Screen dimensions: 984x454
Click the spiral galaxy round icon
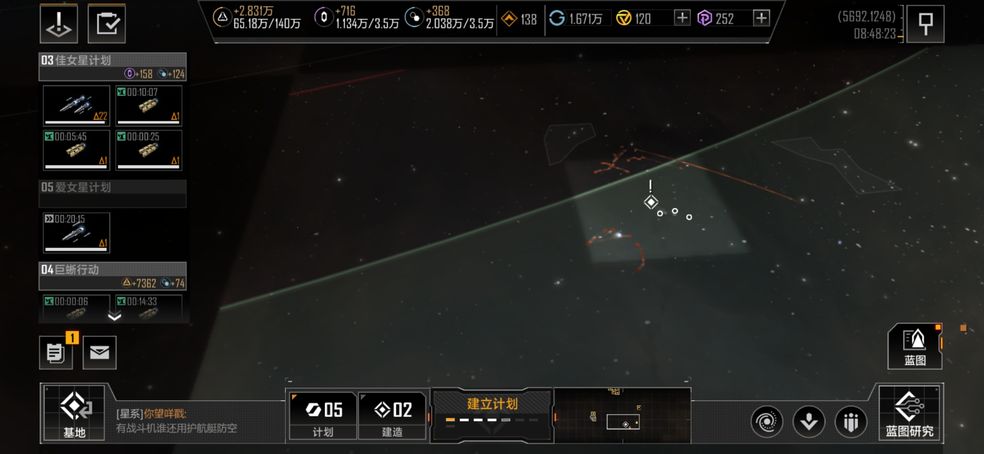[767, 422]
